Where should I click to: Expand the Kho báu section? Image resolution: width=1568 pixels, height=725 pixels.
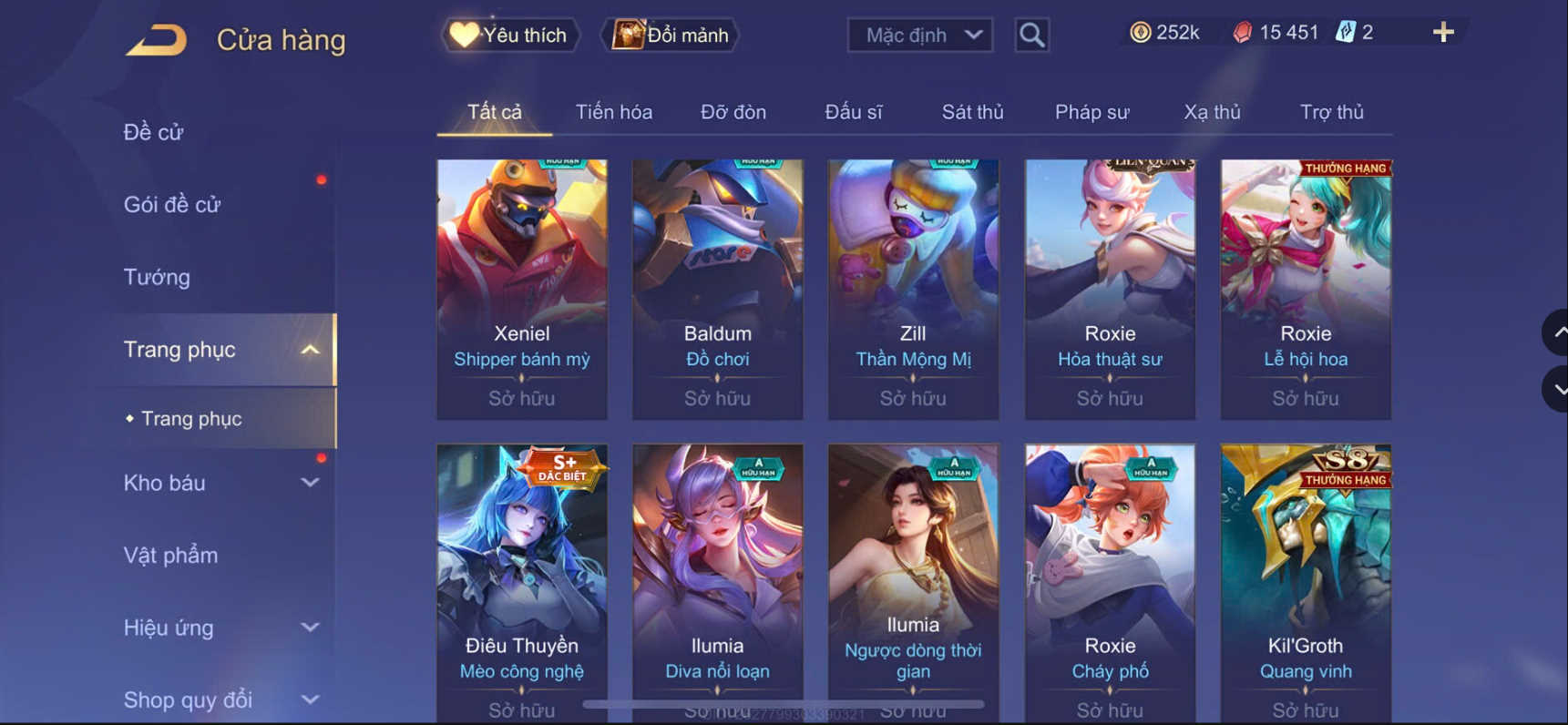click(x=310, y=484)
